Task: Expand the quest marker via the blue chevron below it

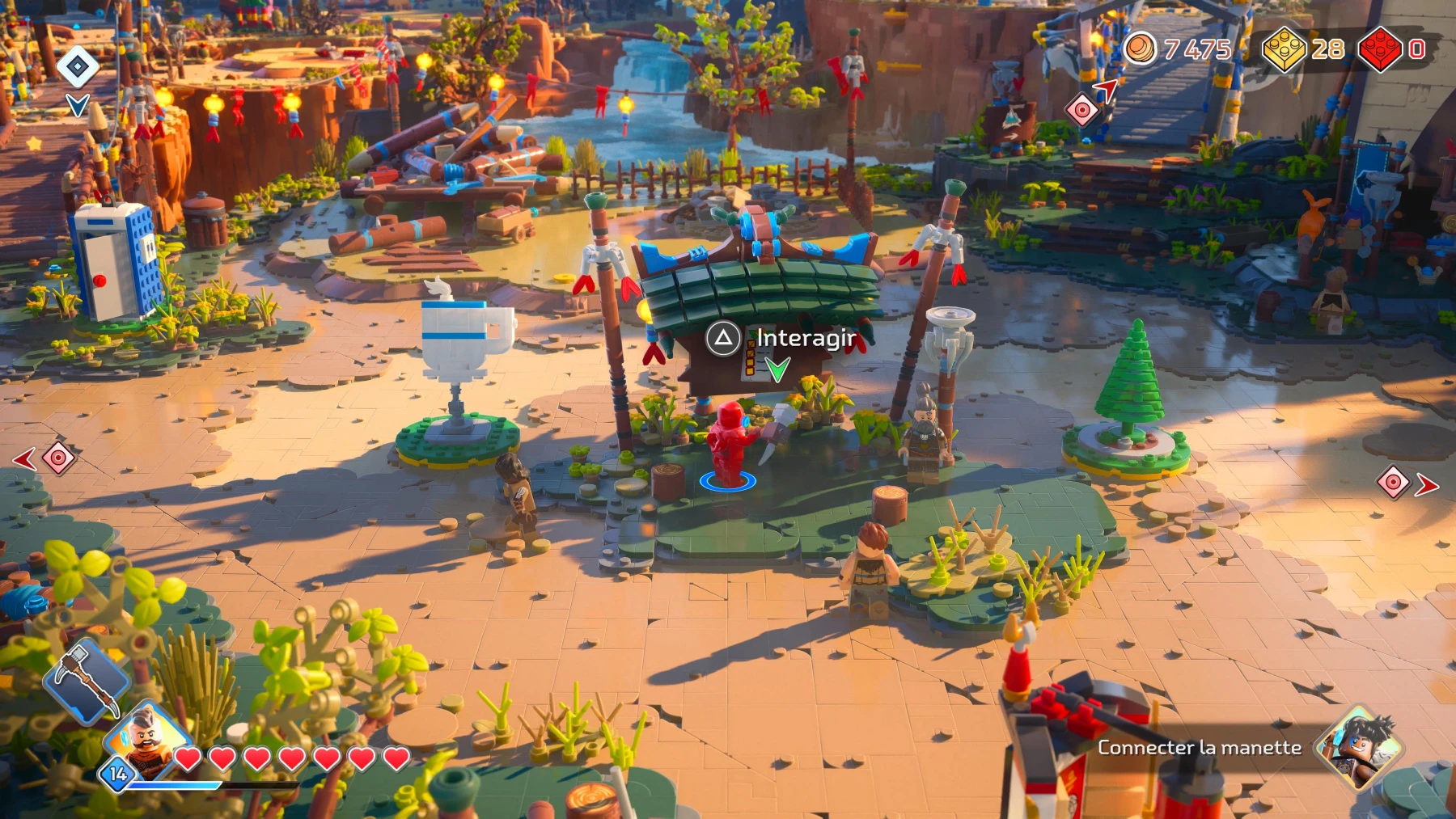Action: click(x=77, y=103)
